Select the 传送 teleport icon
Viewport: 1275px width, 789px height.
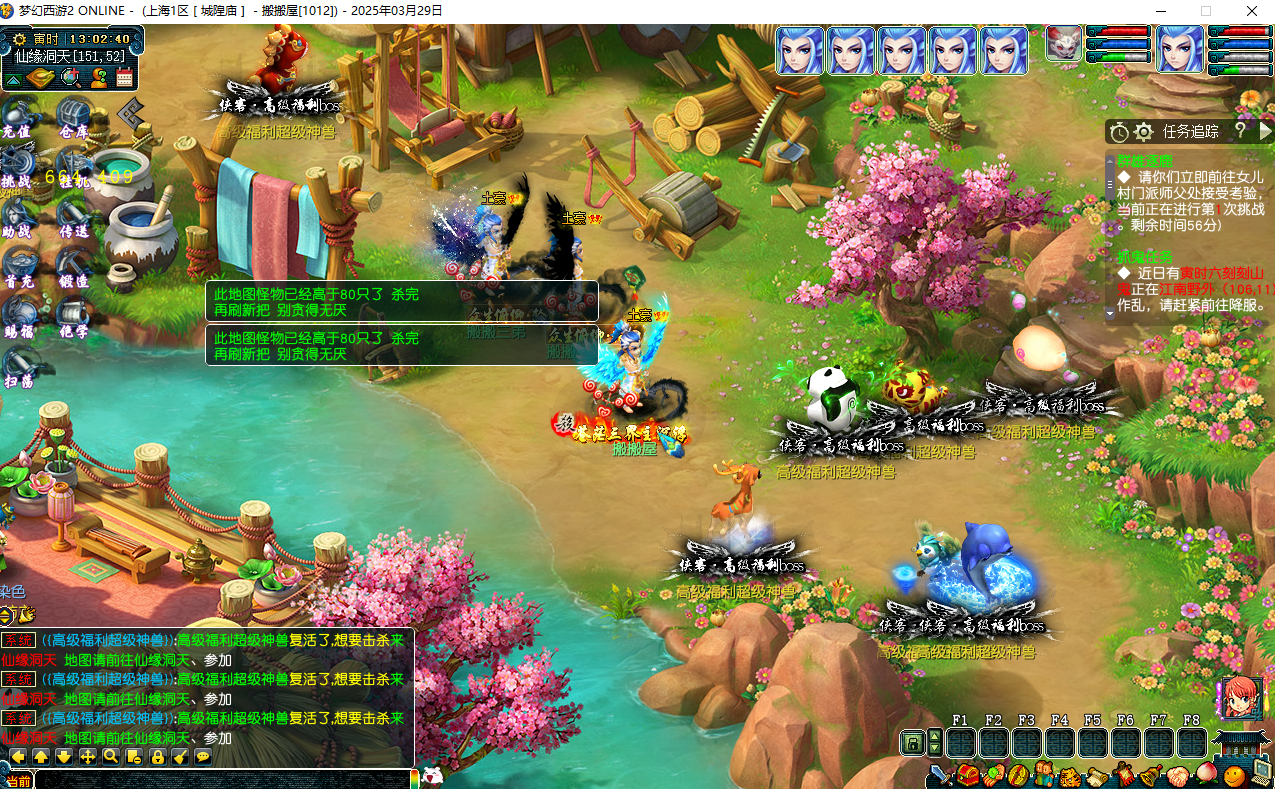pyautogui.click(x=73, y=217)
